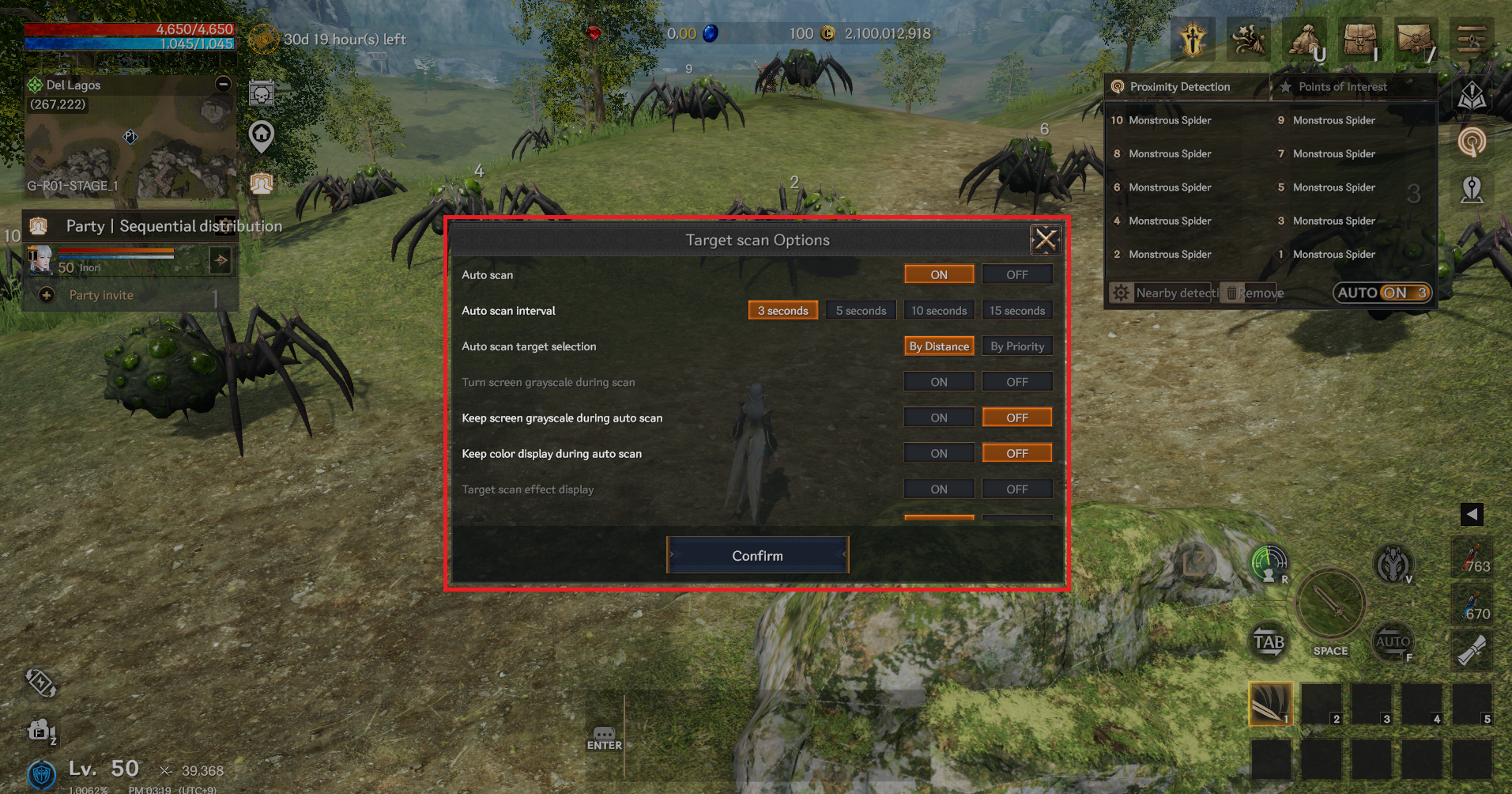Select By Priority target selection
Screen dimensions: 1512x794
click(x=1016, y=346)
